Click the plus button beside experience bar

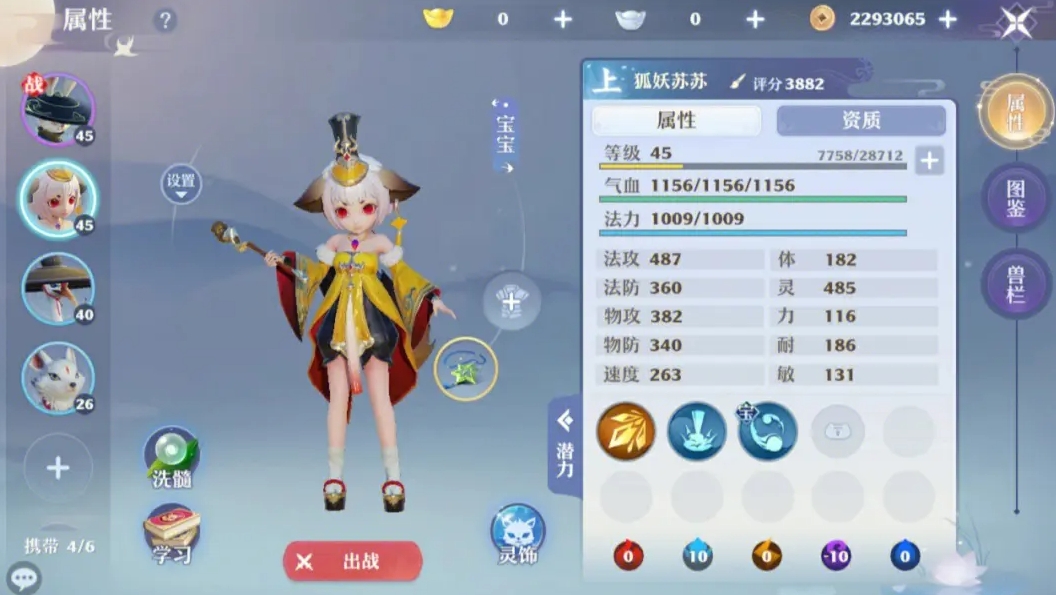929,160
